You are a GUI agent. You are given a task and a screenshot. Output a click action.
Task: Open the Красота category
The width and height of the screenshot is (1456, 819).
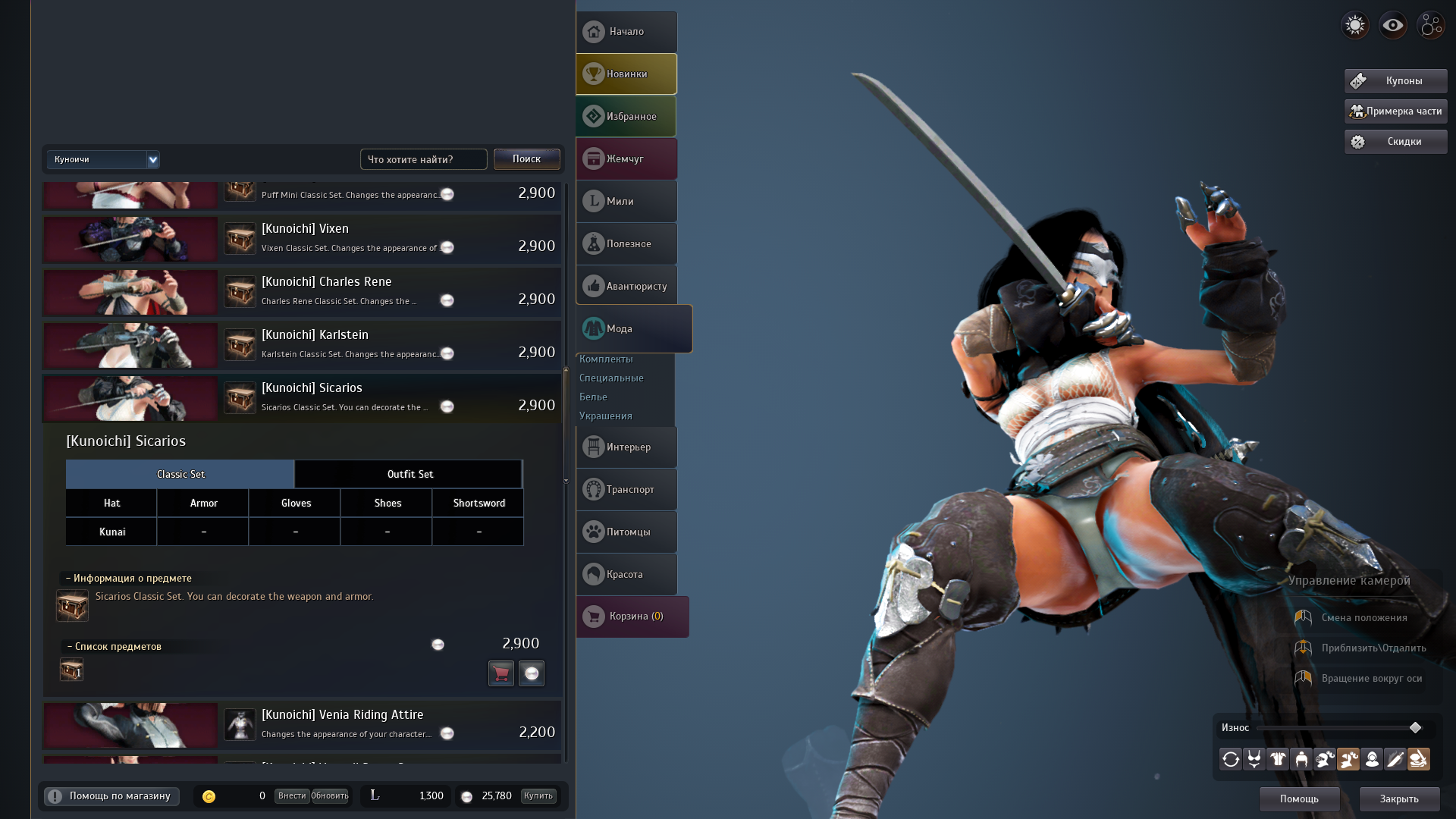[626, 574]
